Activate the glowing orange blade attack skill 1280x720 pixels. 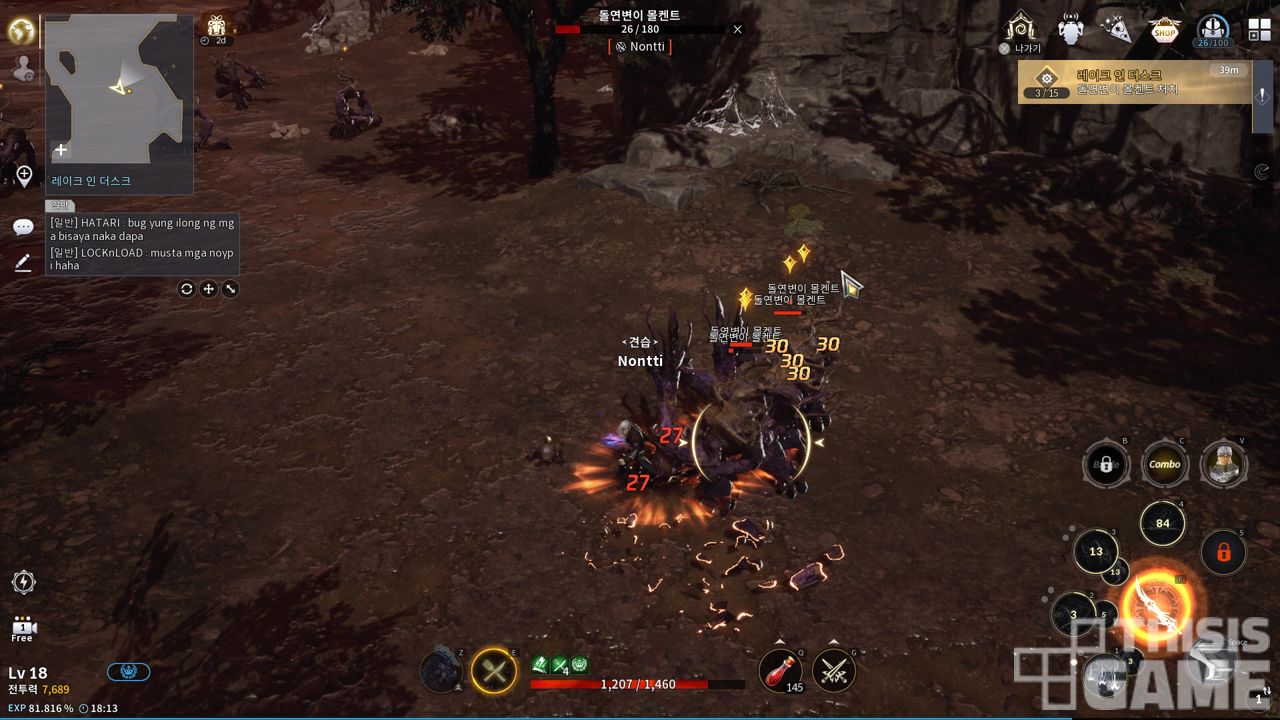pyautogui.click(x=1157, y=607)
